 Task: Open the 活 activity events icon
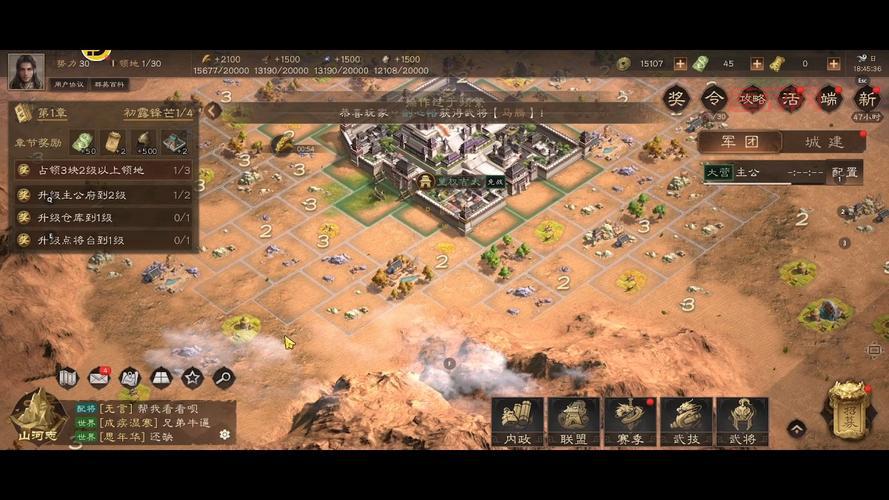[x=790, y=98]
